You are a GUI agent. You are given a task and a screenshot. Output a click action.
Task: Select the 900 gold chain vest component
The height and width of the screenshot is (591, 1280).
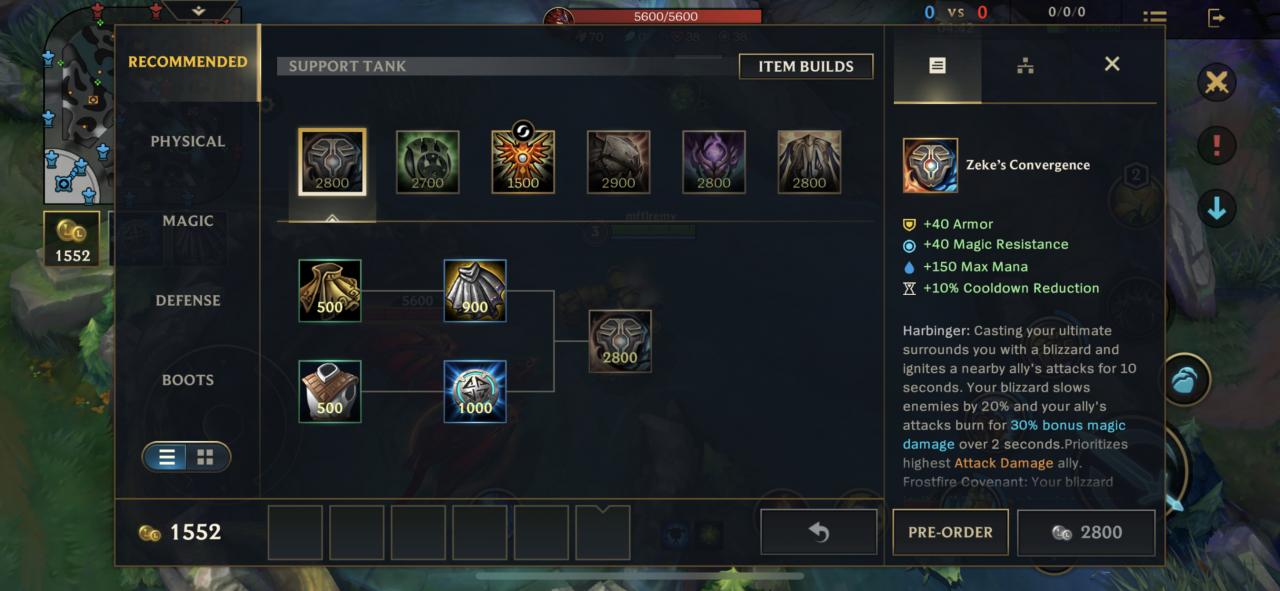click(x=475, y=291)
